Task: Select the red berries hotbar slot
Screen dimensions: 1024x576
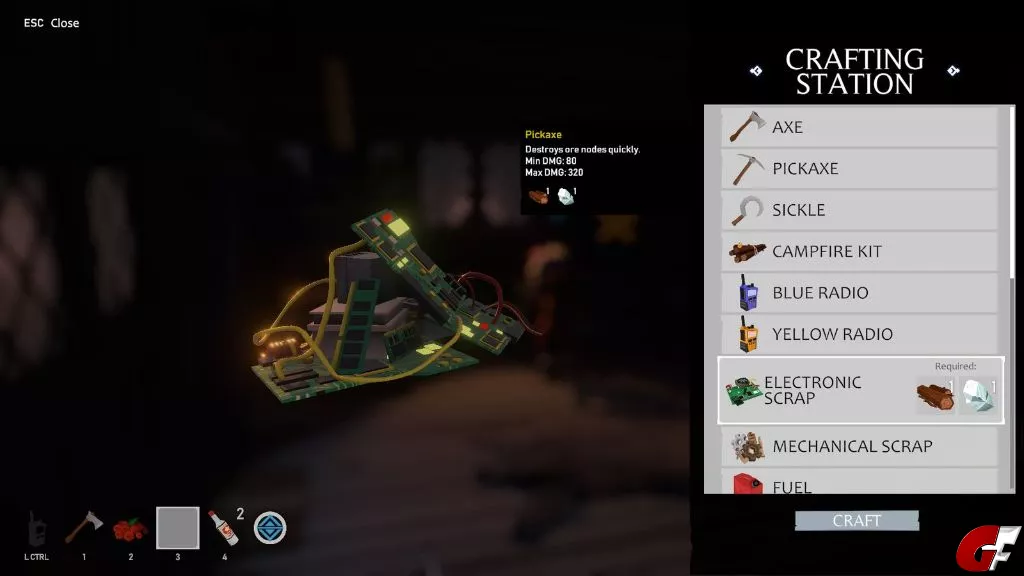Action: [130, 528]
